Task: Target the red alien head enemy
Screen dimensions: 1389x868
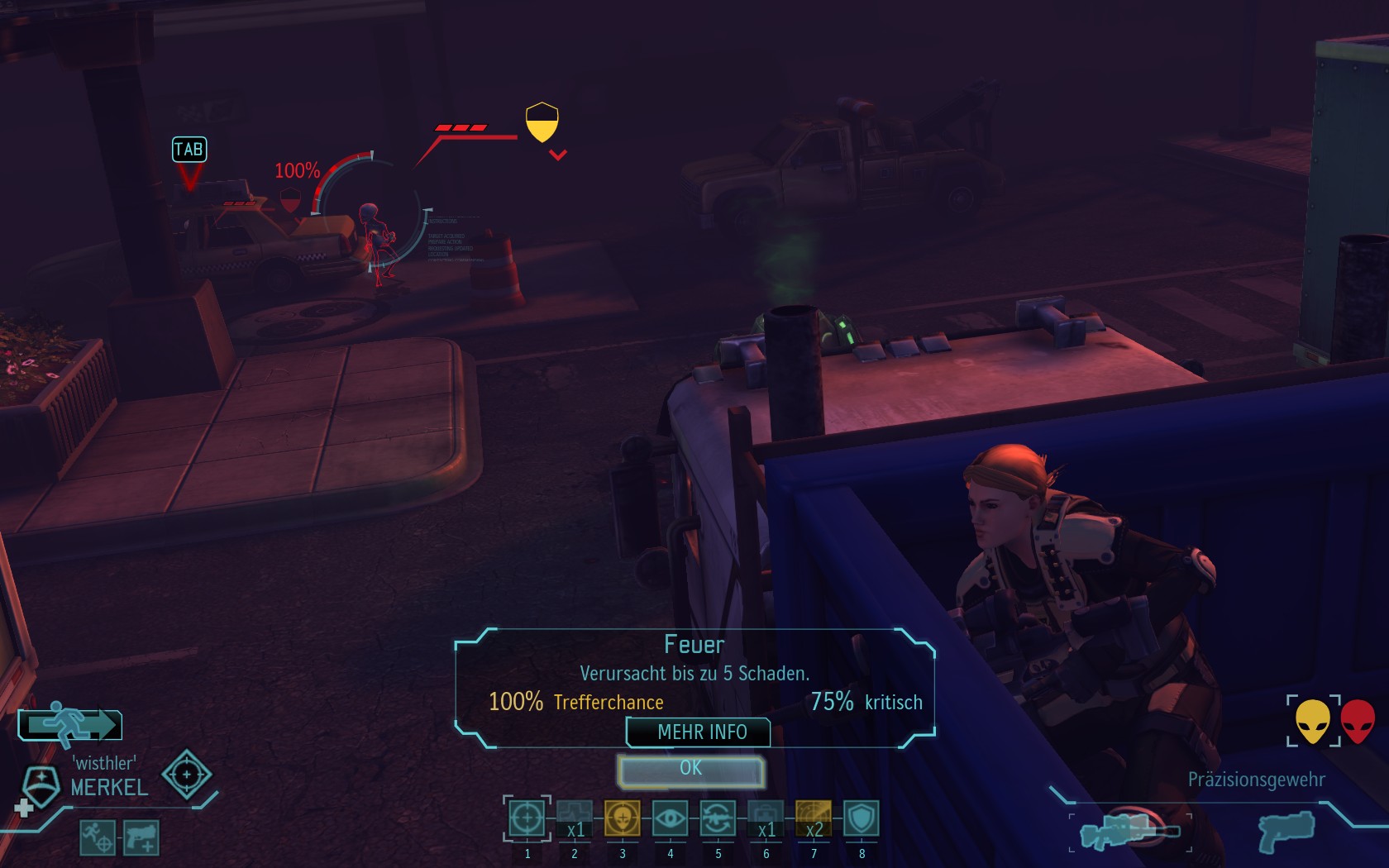Action: pos(1357,721)
